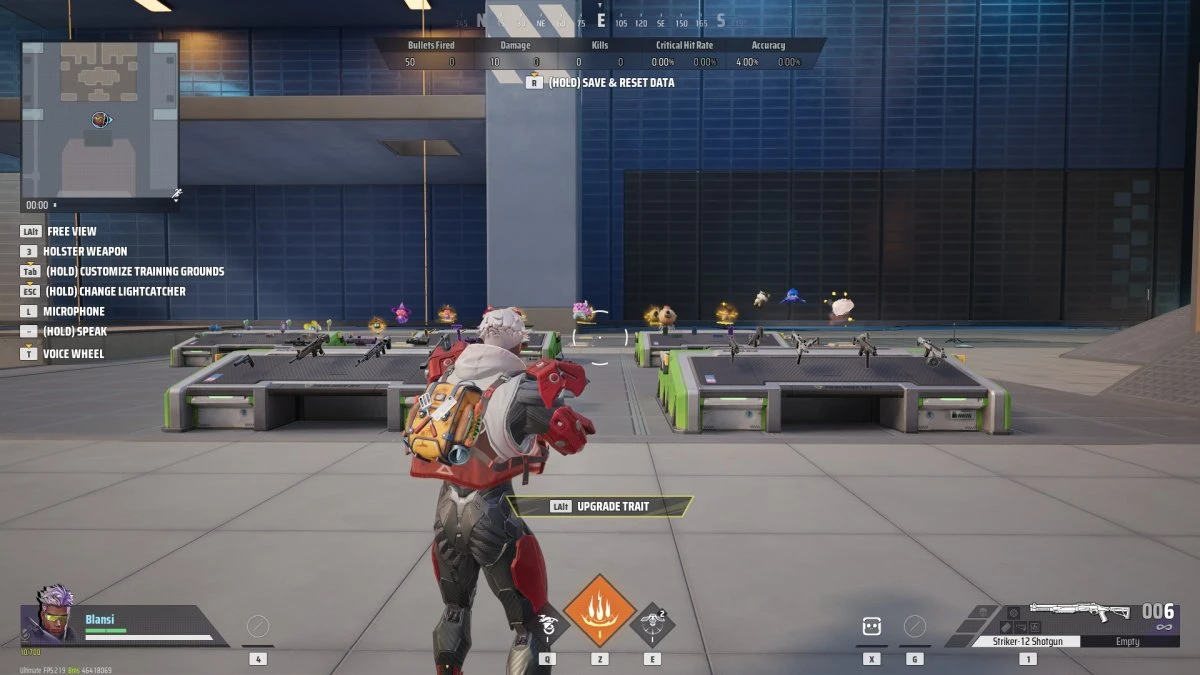Choose the Empty secondary weapon slot
The image size is (1200, 675).
(x=1127, y=641)
